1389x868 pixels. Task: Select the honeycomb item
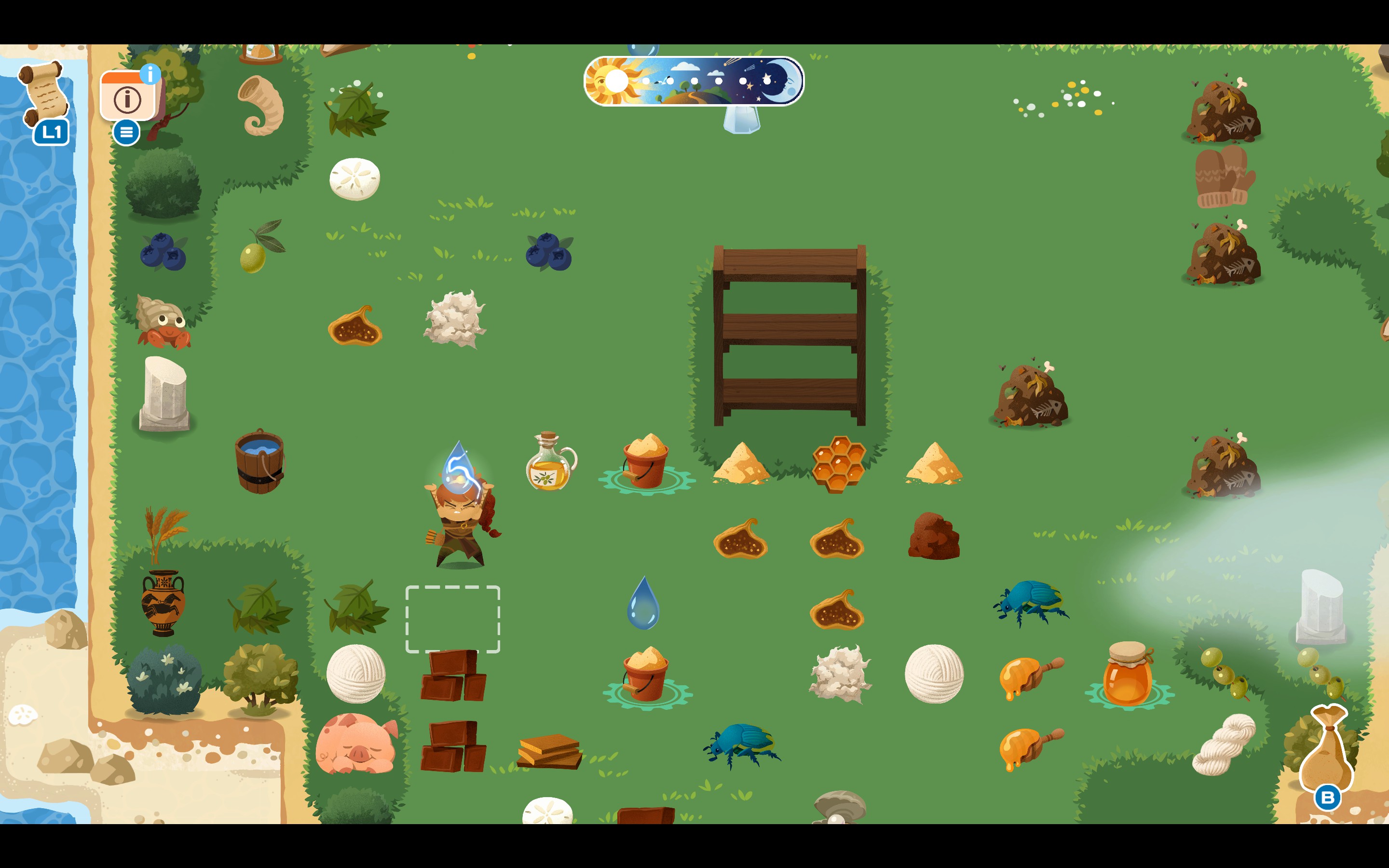839,465
